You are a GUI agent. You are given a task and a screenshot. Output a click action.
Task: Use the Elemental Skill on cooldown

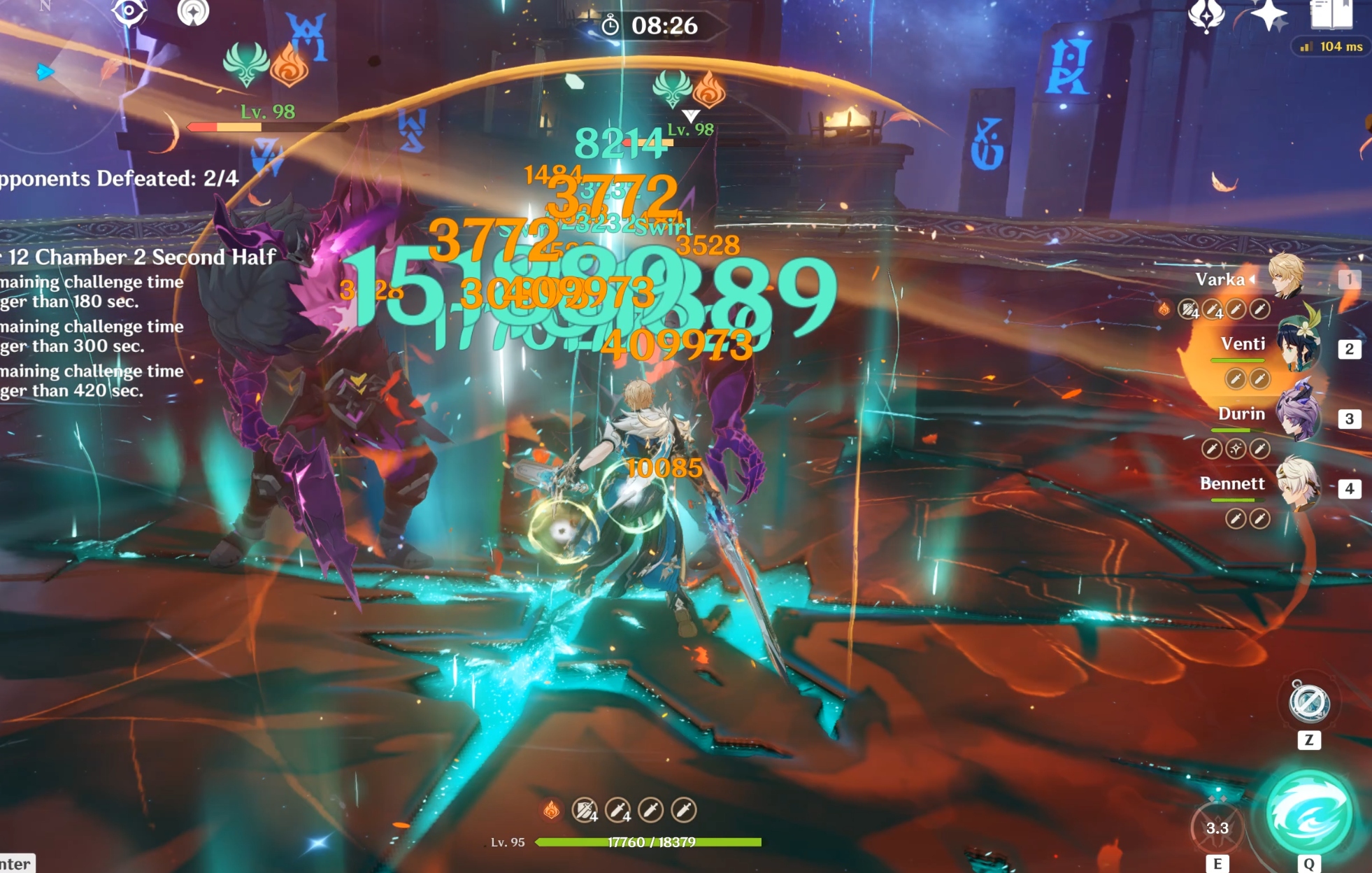1217,828
